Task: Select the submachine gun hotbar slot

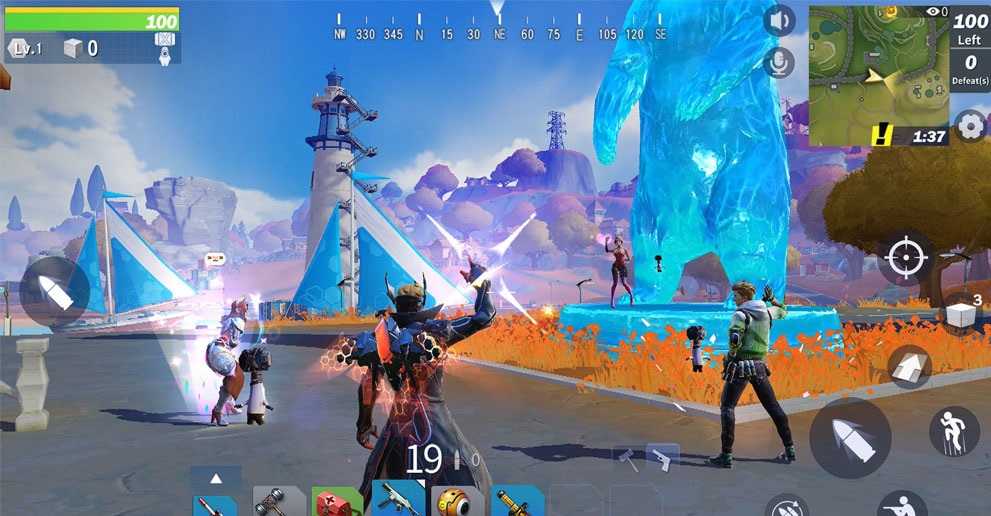Action: point(398,500)
